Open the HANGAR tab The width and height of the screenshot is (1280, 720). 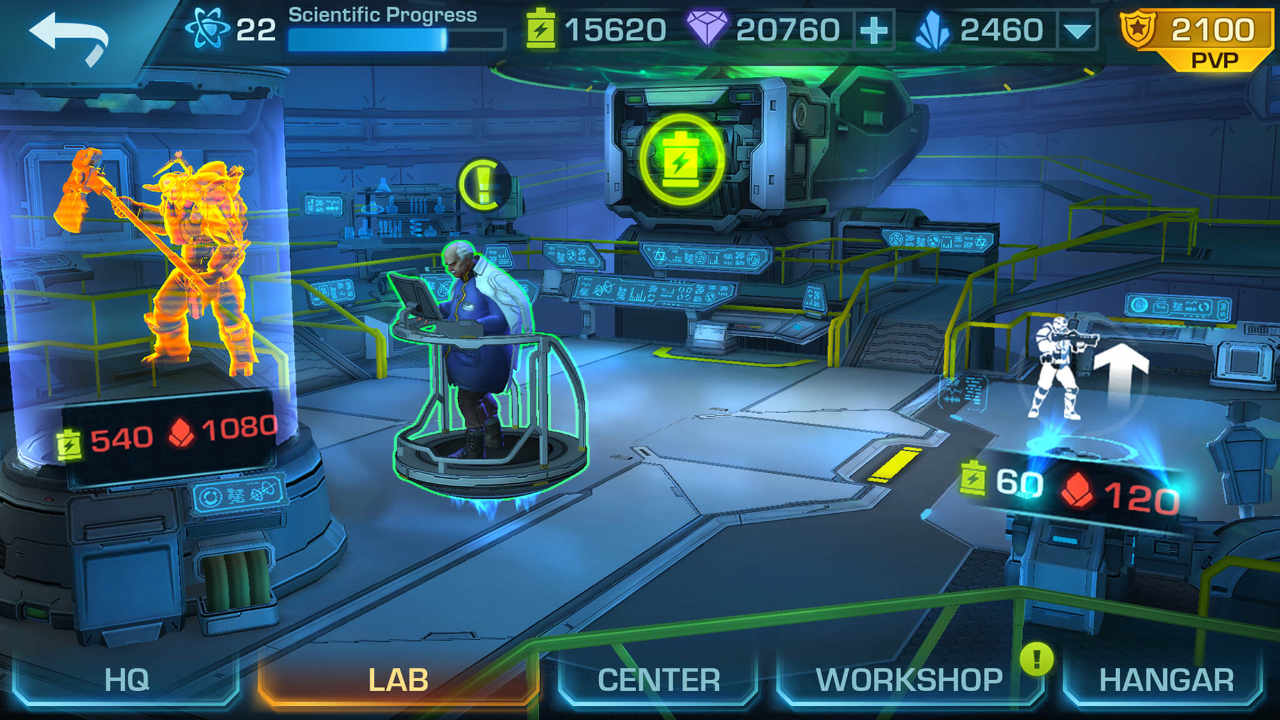pyautogui.click(x=1166, y=680)
